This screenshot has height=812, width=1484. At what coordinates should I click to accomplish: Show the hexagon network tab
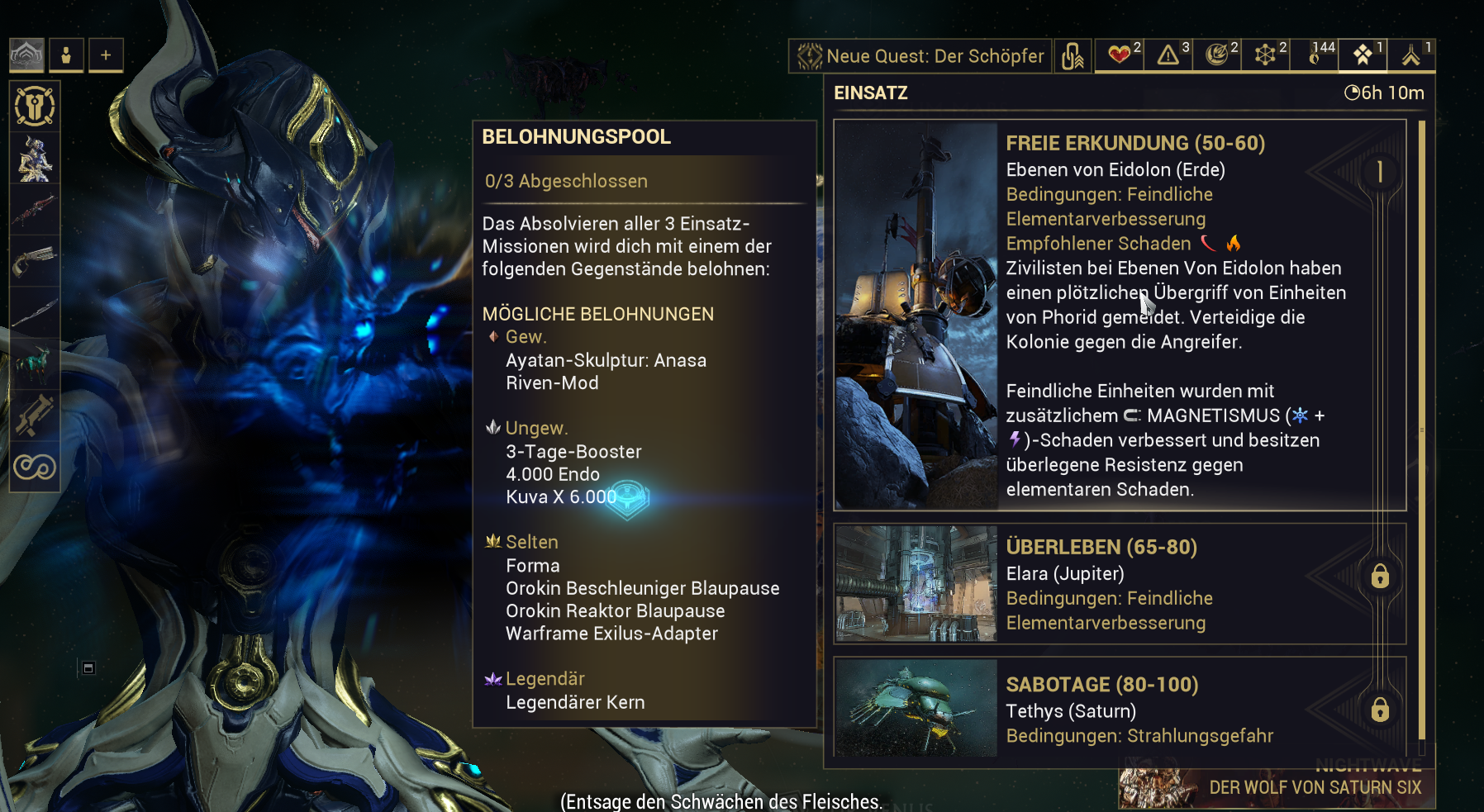(x=1266, y=55)
